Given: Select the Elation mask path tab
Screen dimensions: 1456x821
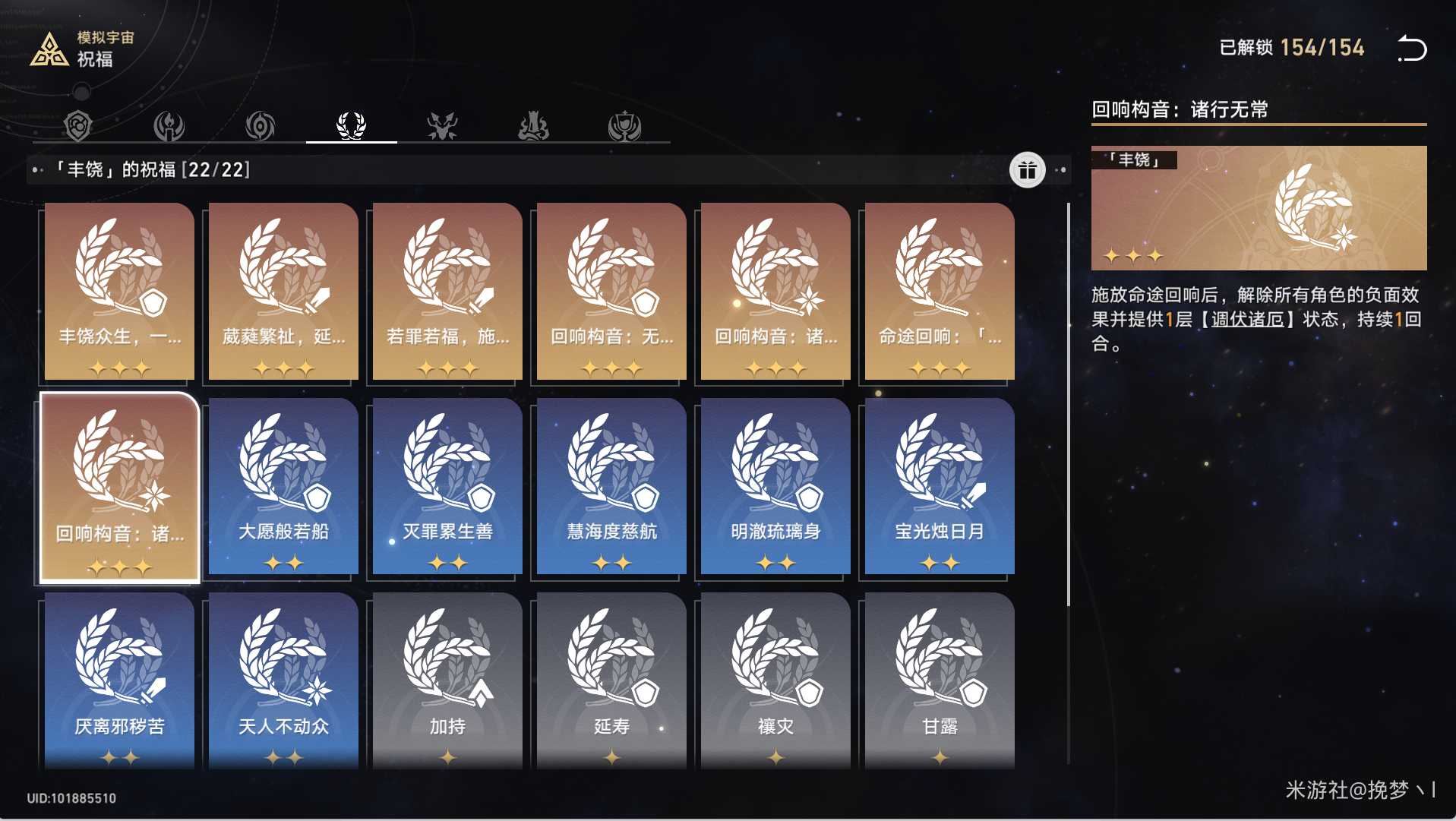Looking at the screenshot, I should (624, 125).
